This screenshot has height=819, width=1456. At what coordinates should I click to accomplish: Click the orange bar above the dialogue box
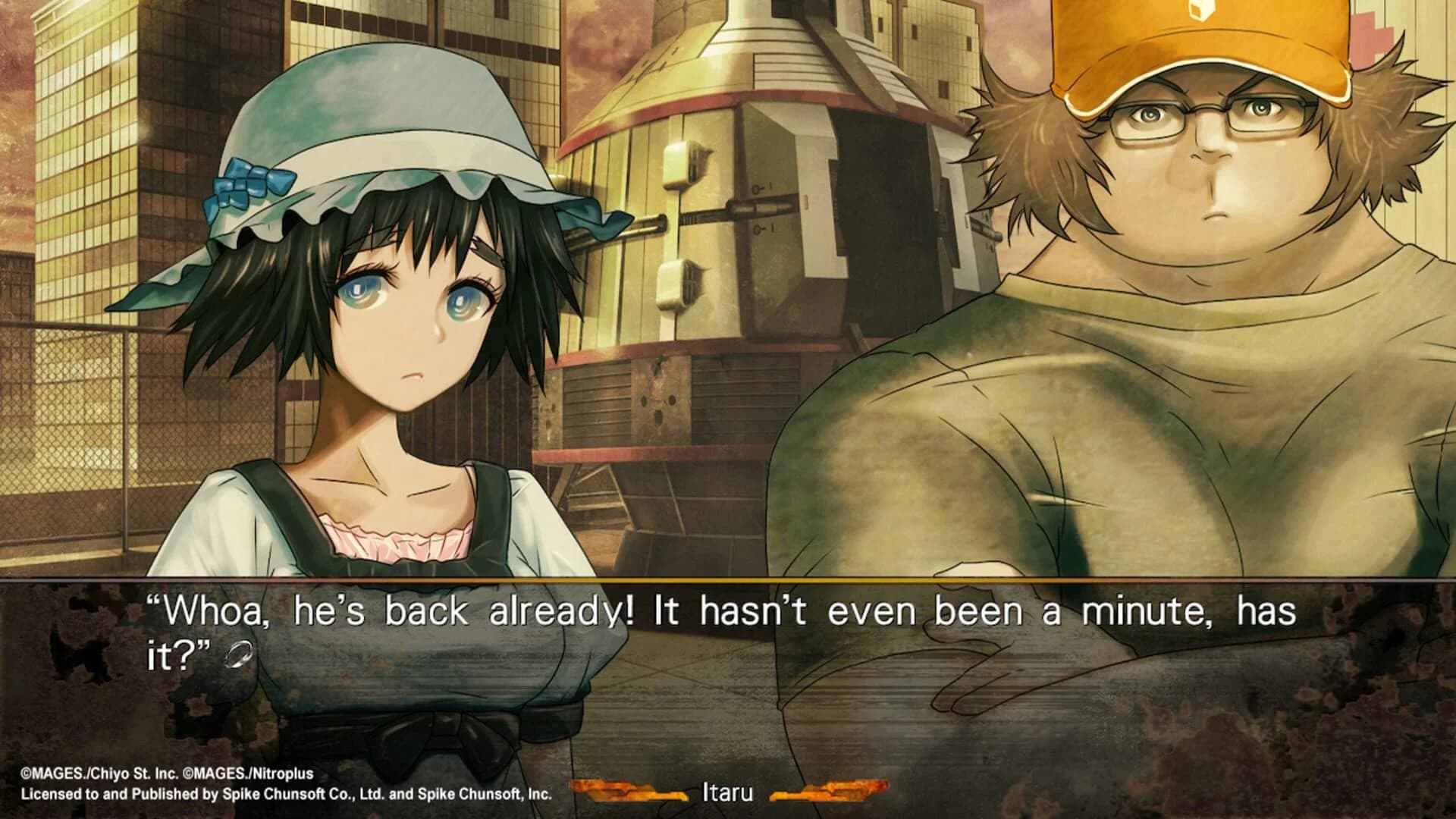tap(728, 579)
